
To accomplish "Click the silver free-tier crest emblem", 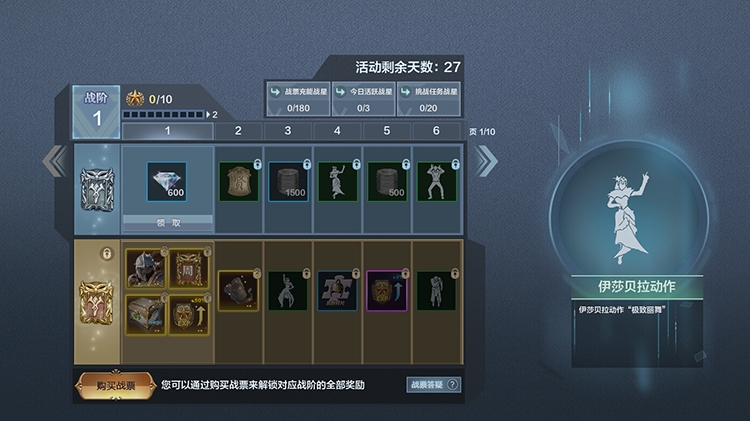I will (97, 187).
